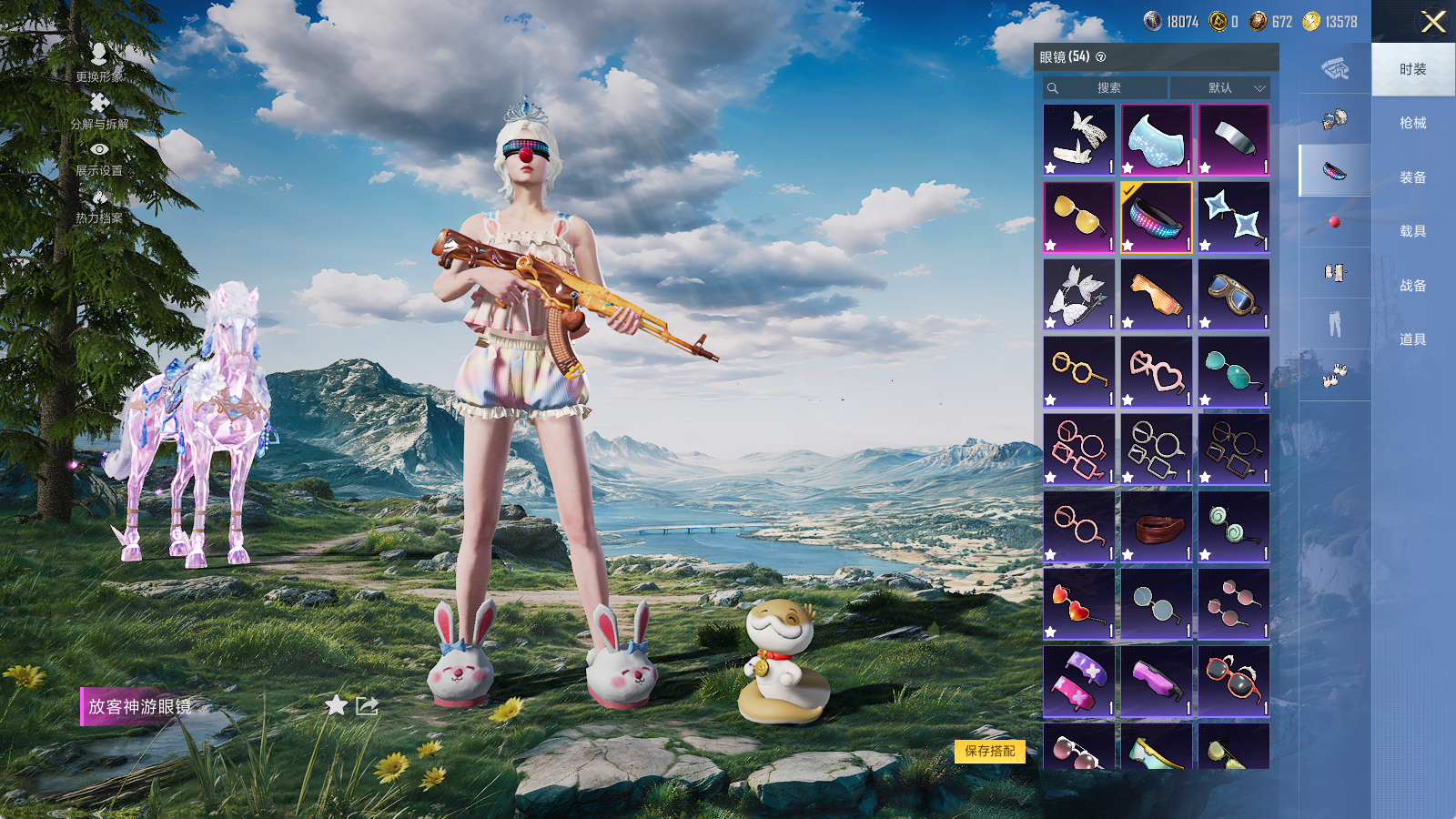Open the 枪械 firearms tab
1456x819 pixels.
point(1412,123)
